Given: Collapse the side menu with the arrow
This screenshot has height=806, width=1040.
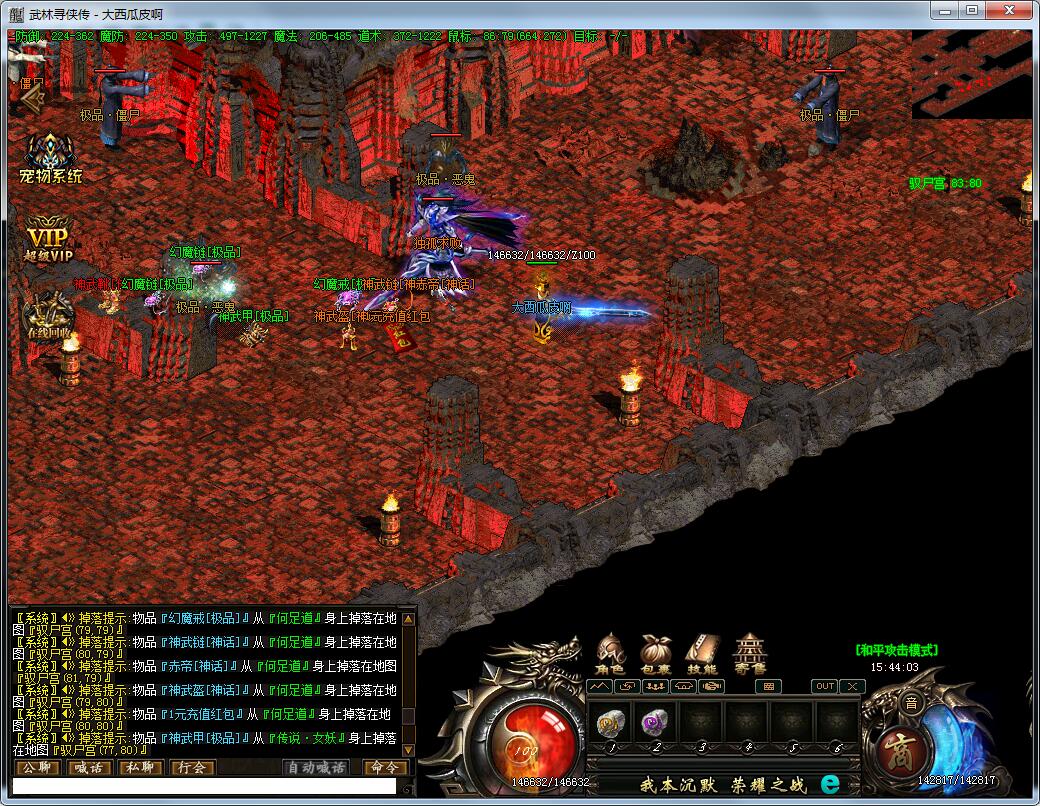Looking at the screenshot, I should [x=33, y=96].
